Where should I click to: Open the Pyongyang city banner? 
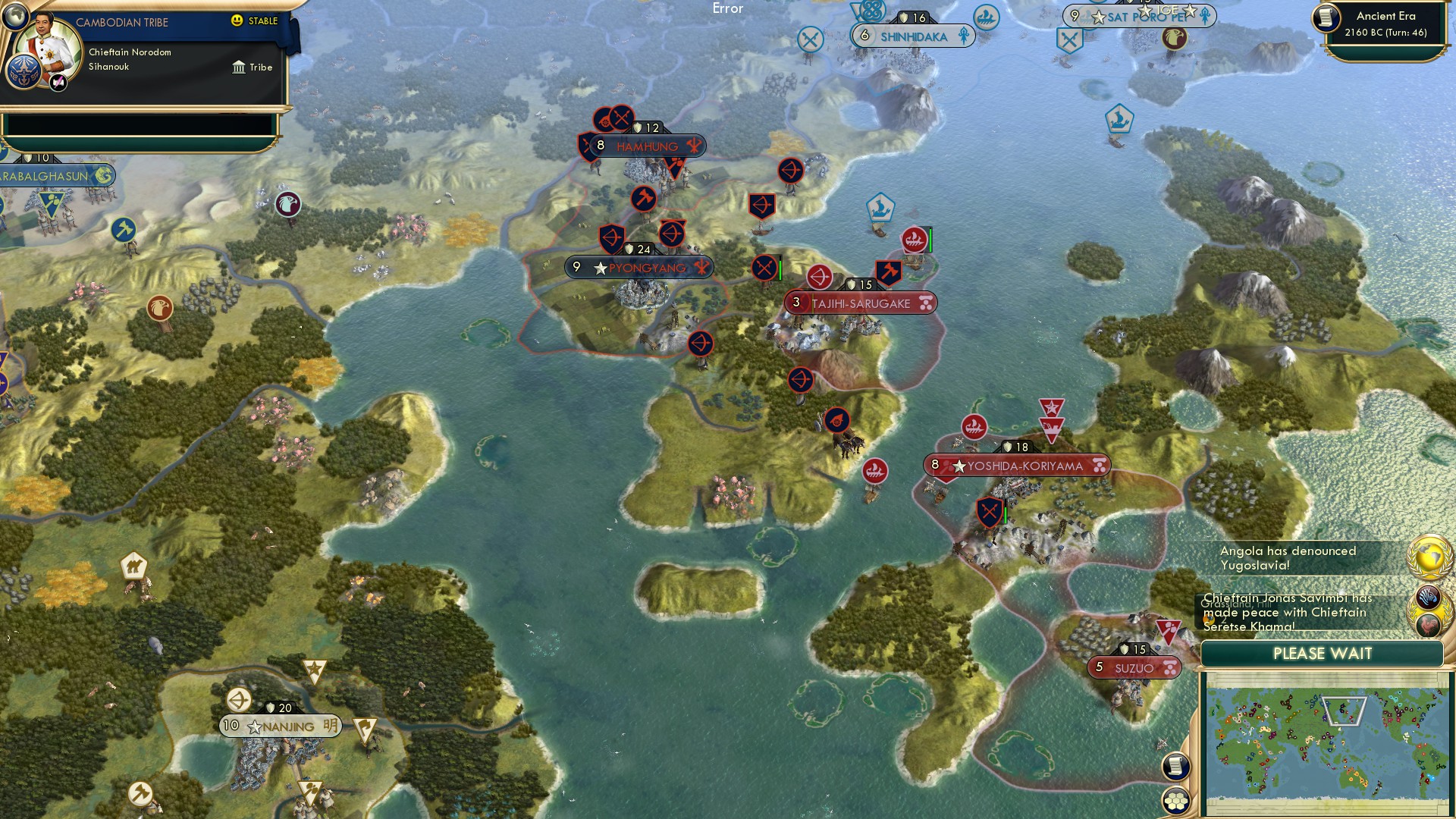point(641,267)
